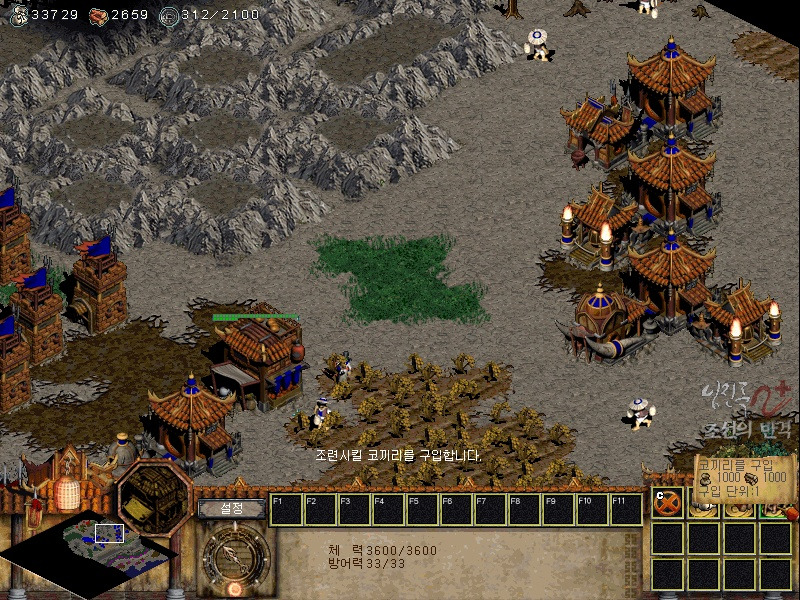Viewport: 800px width, 600px height.
Task: Choose the F10 group slot
Action: pos(593,509)
